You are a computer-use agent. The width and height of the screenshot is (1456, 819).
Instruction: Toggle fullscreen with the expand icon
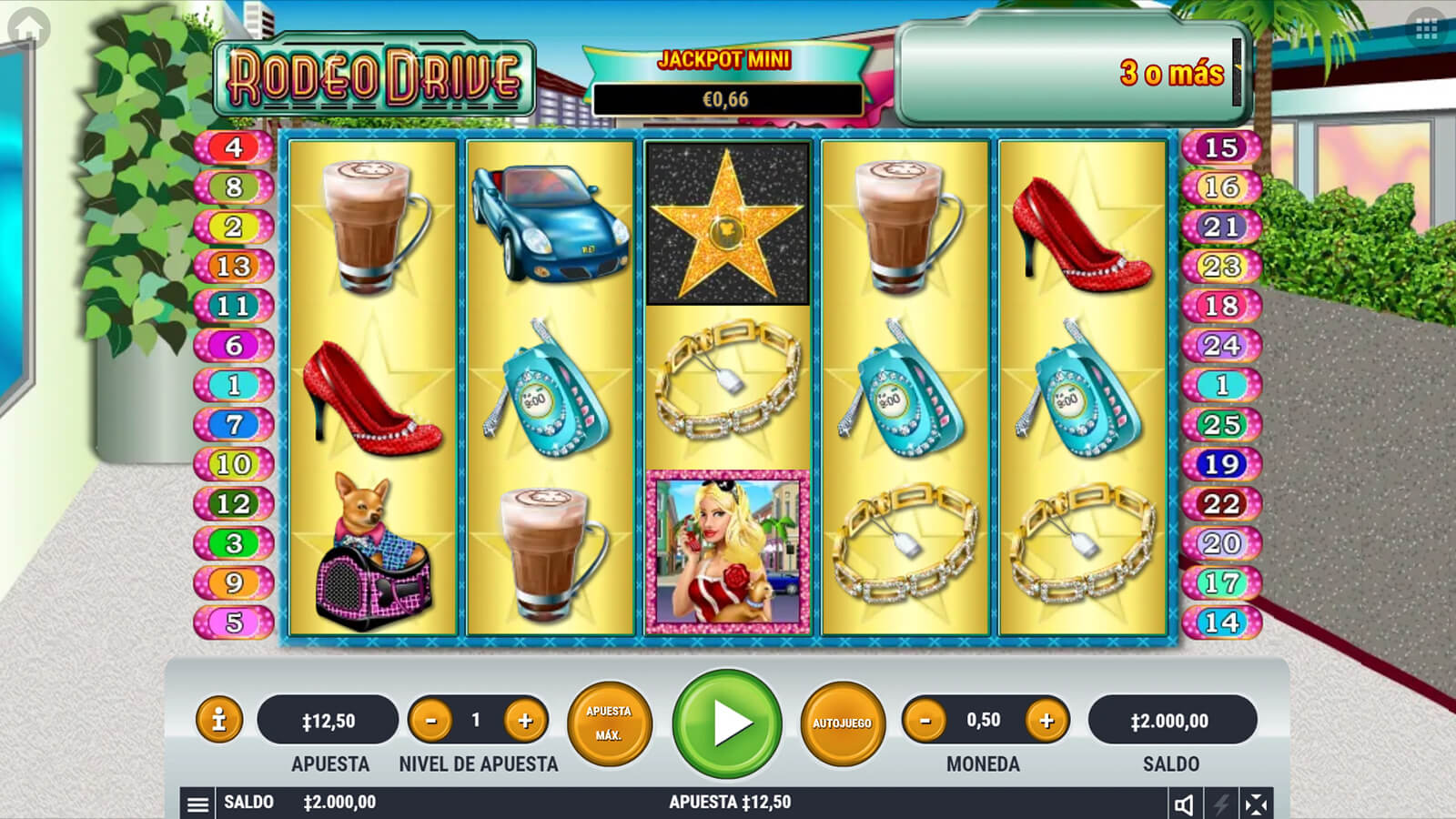1256,804
